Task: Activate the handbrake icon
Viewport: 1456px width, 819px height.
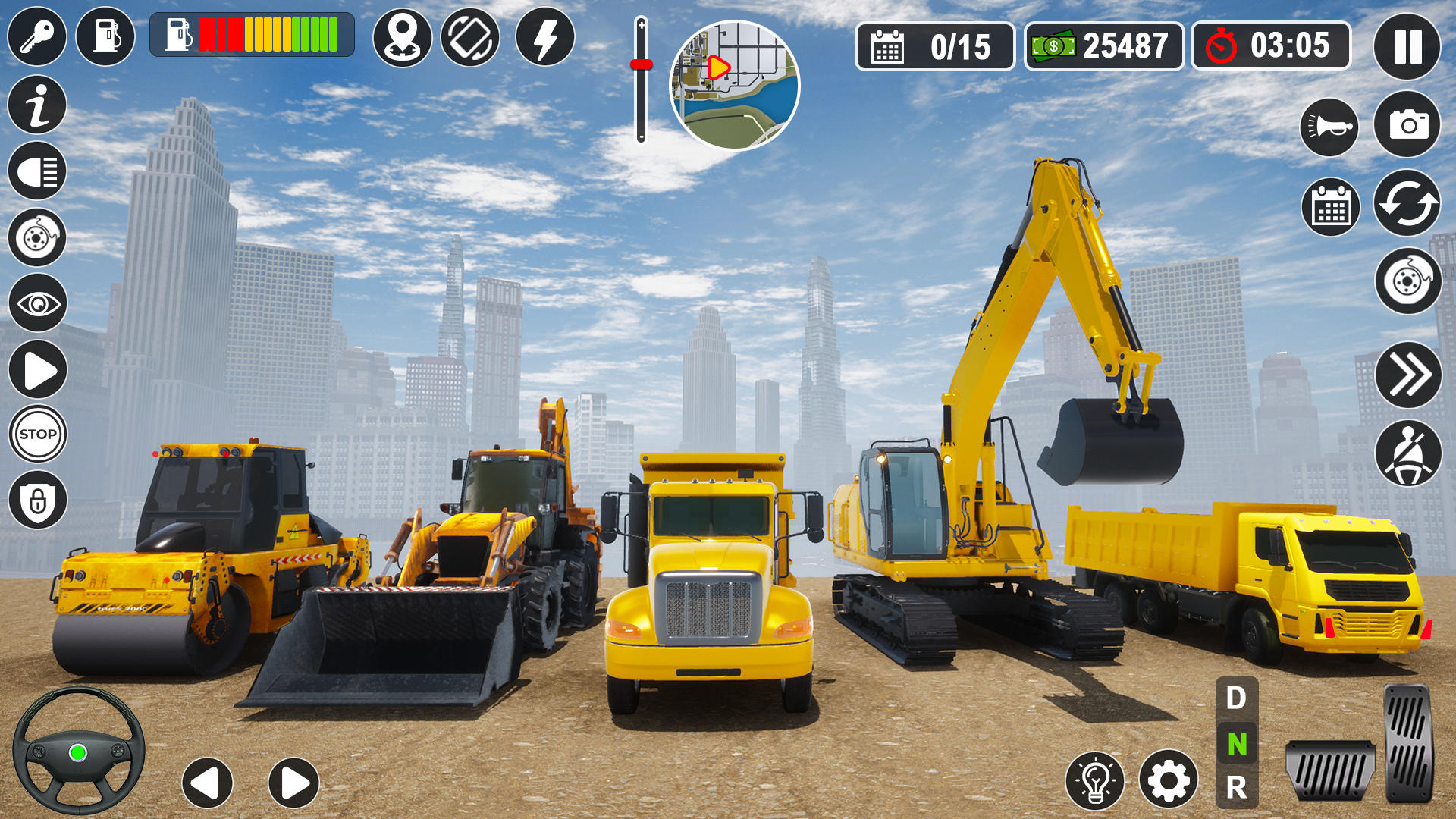Action: (36, 235)
